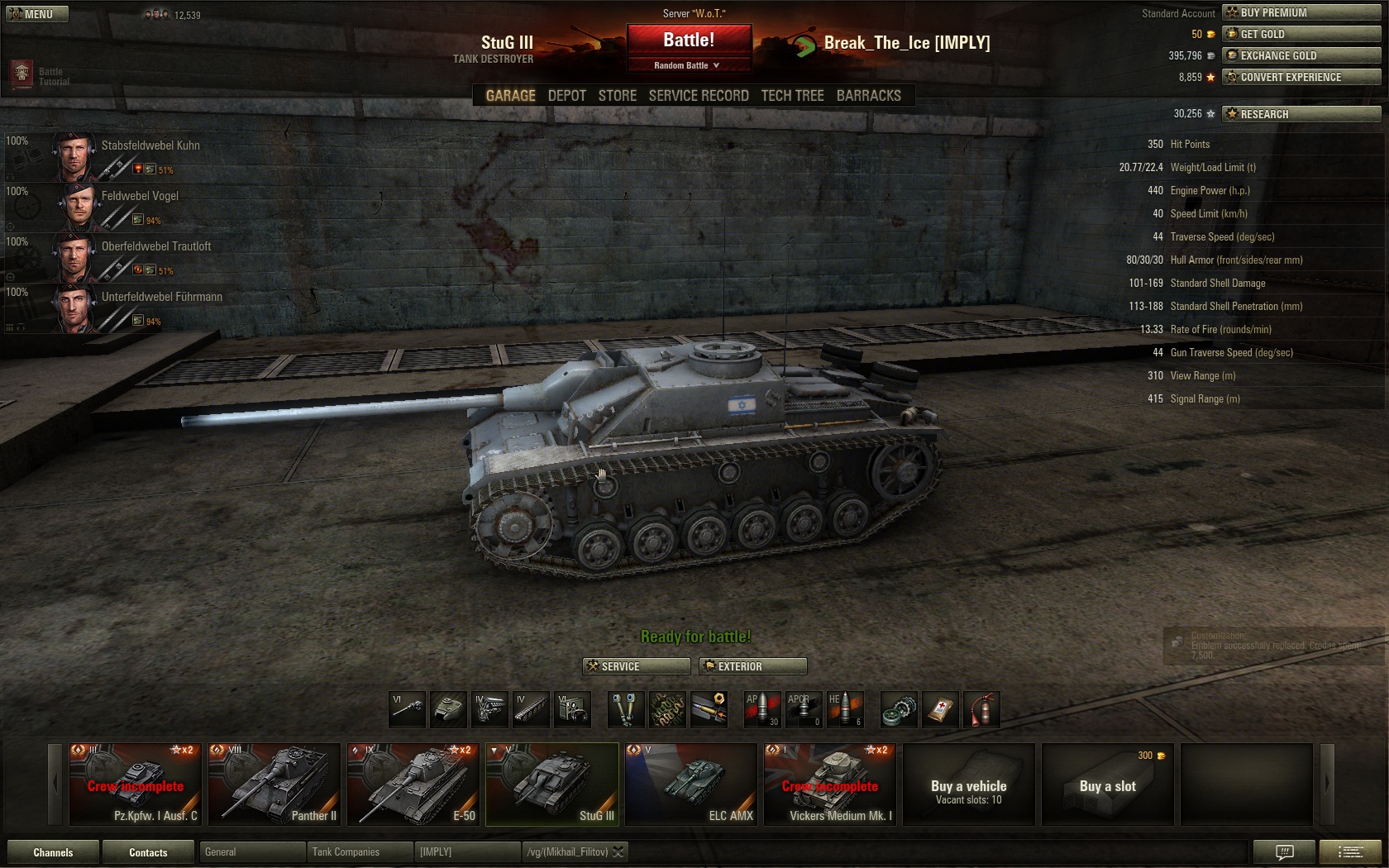This screenshot has width=1389, height=868.
Task: Select the E-50 tank in the carousel
Action: tap(413, 784)
